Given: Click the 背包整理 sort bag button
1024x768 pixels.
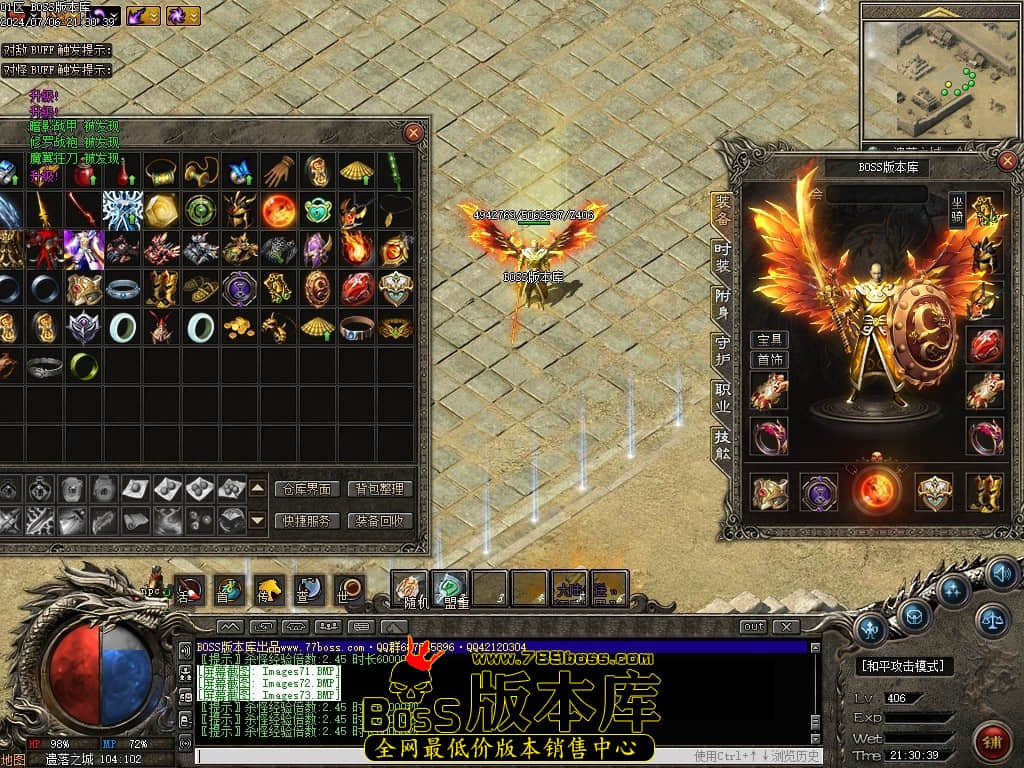Looking at the screenshot, I should coord(380,489).
